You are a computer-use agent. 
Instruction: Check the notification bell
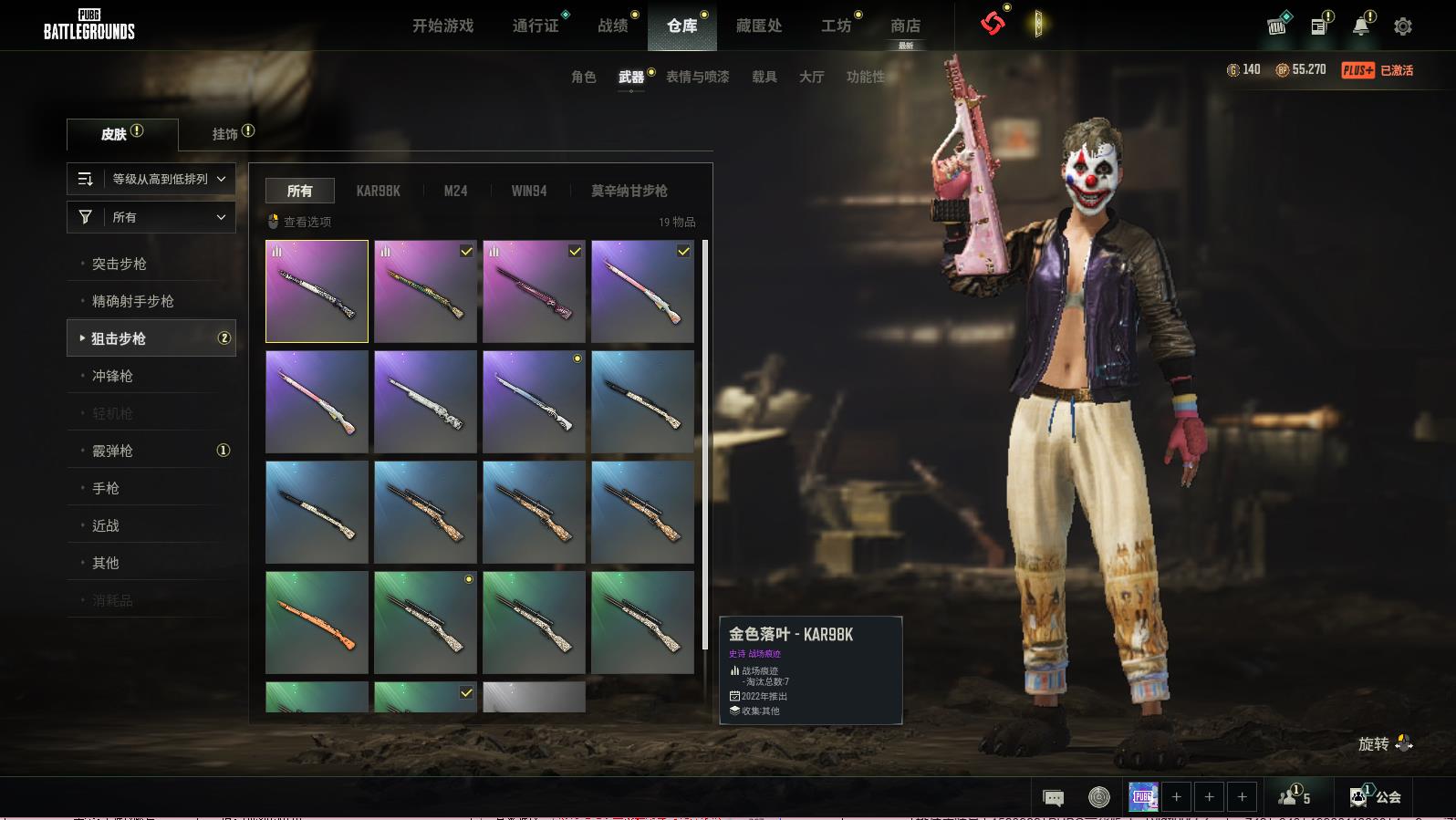click(x=1360, y=26)
